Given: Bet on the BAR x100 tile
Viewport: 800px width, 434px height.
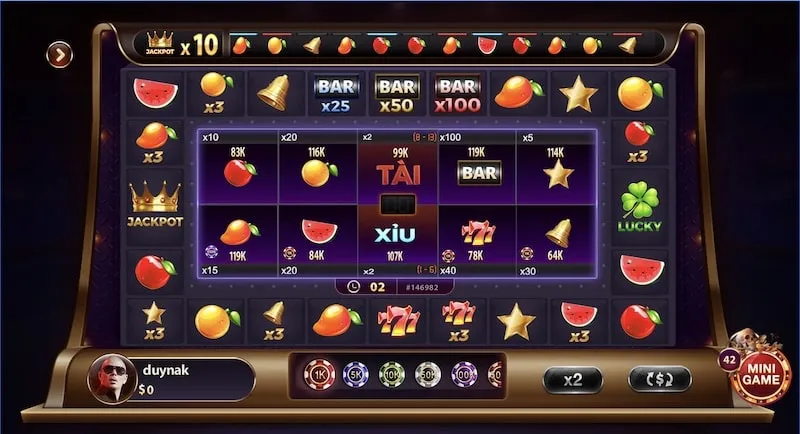Looking at the screenshot, I should (x=478, y=167).
